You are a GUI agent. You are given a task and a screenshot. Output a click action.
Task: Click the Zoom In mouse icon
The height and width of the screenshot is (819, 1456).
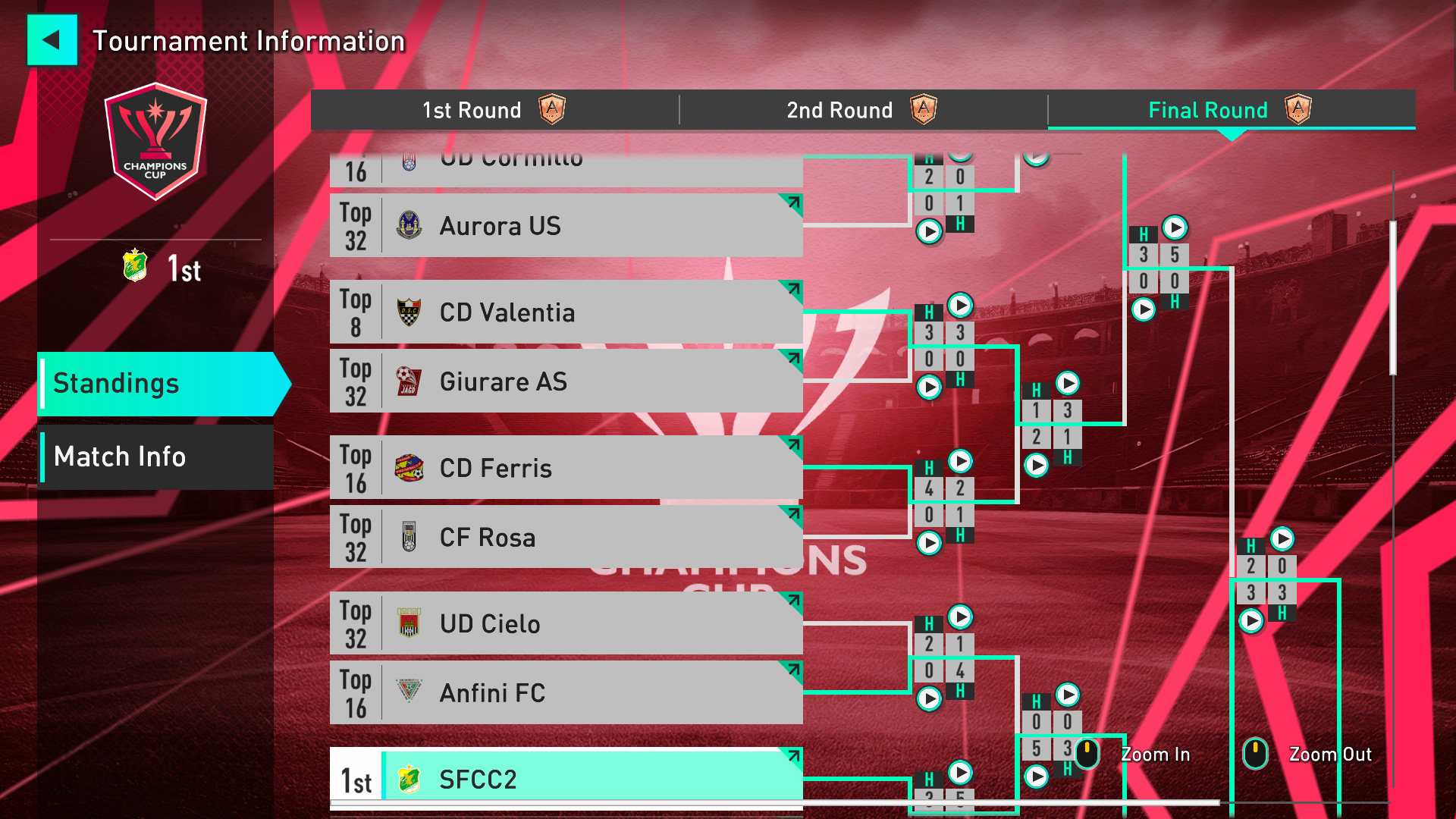pyautogui.click(x=1087, y=755)
